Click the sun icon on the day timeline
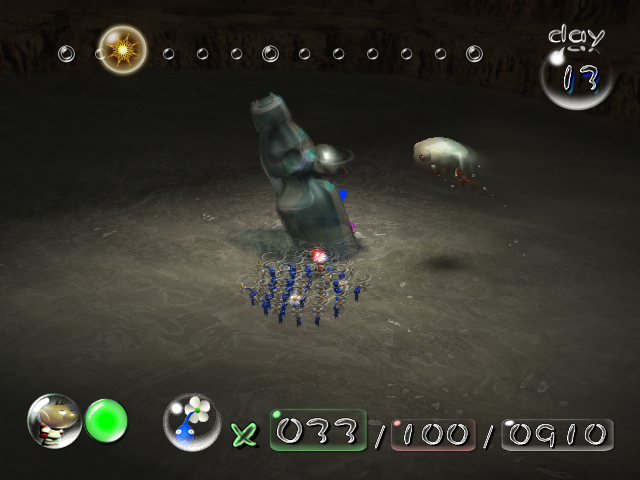 point(123,48)
